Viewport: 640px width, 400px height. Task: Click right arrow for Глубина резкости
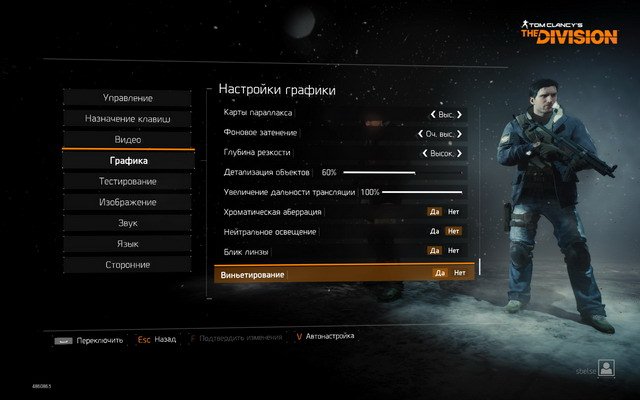pyautogui.click(x=460, y=154)
